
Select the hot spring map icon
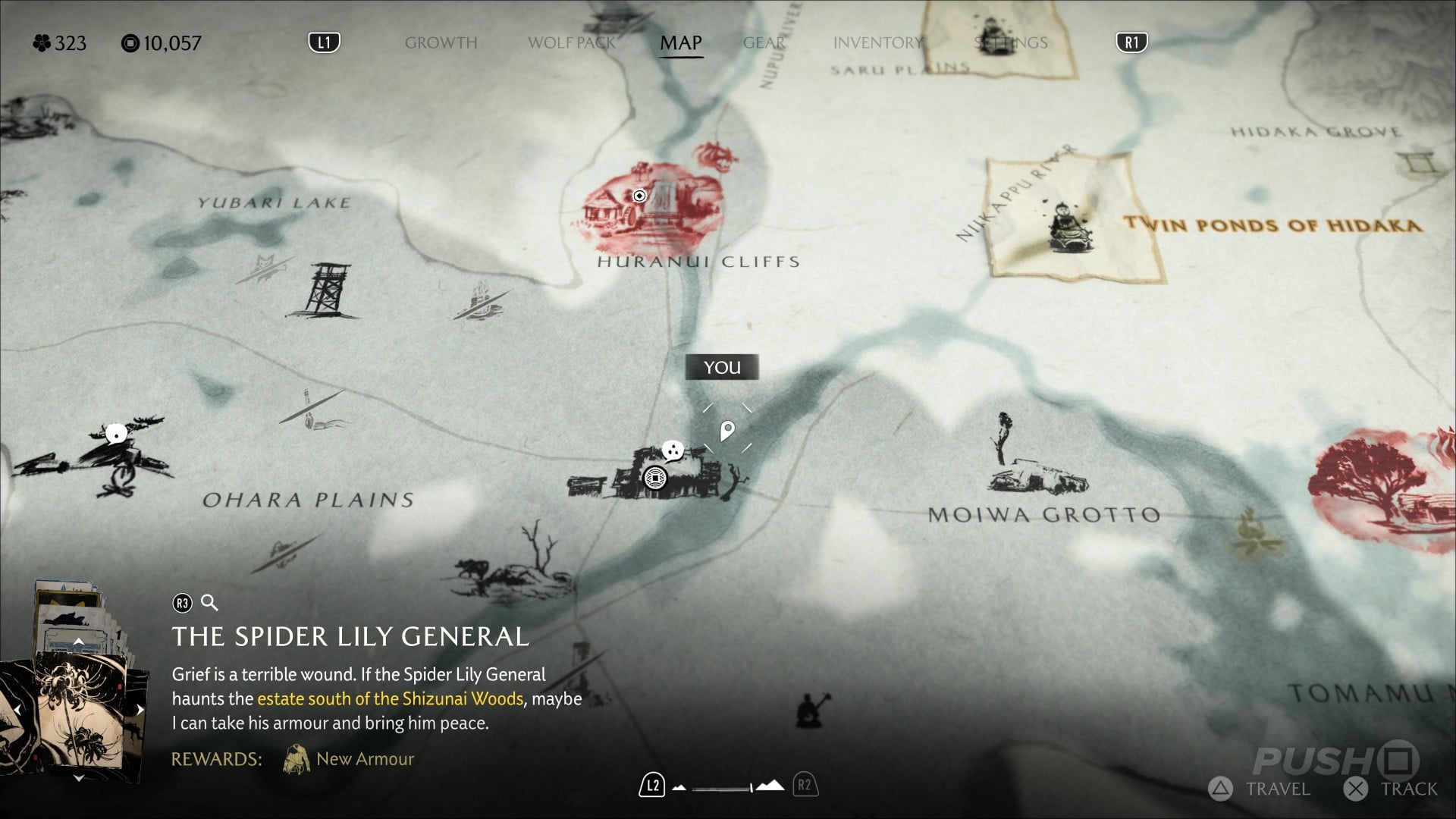pos(479,302)
